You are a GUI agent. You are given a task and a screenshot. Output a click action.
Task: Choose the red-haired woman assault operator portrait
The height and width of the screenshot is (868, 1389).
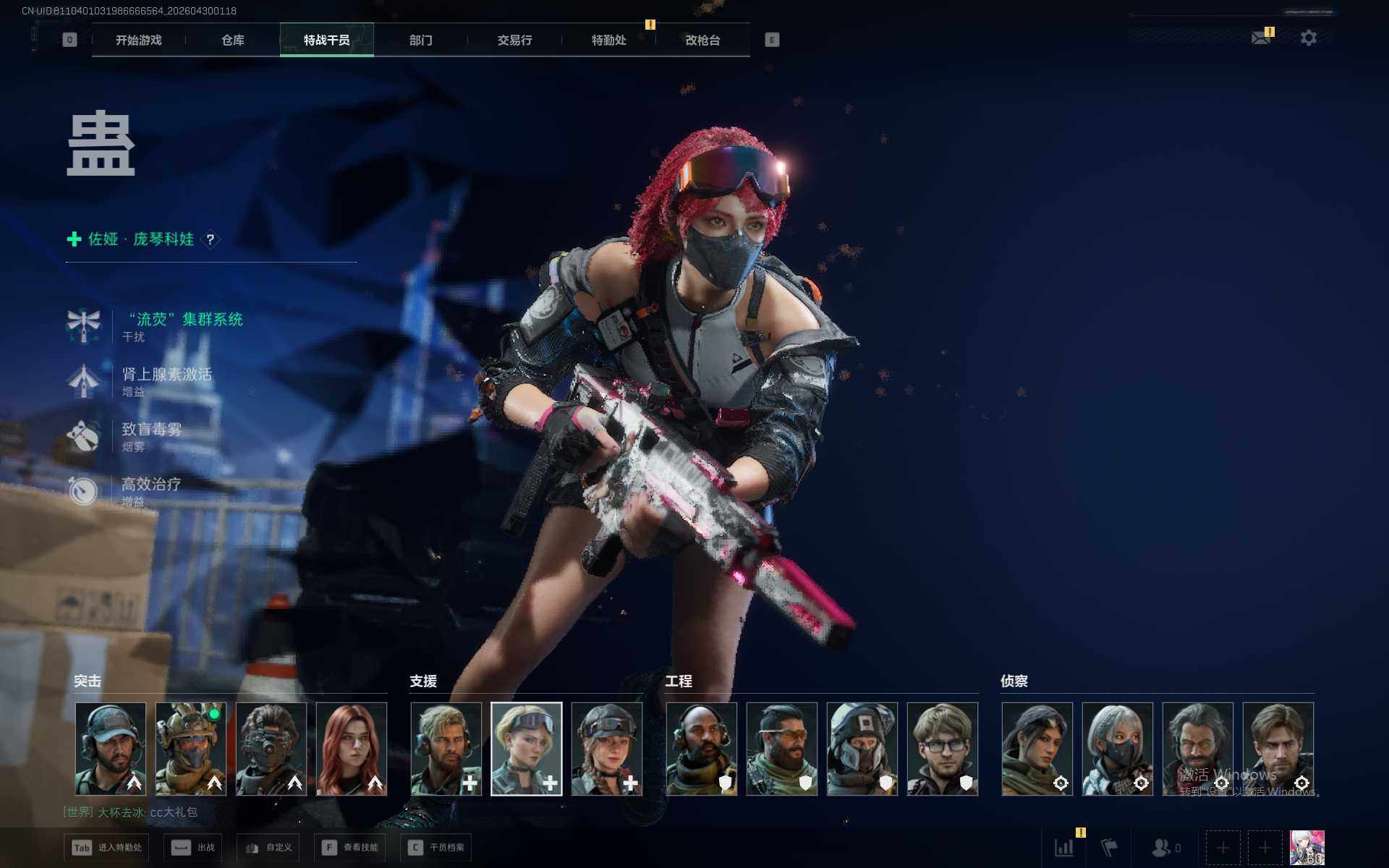coord(352,749)
